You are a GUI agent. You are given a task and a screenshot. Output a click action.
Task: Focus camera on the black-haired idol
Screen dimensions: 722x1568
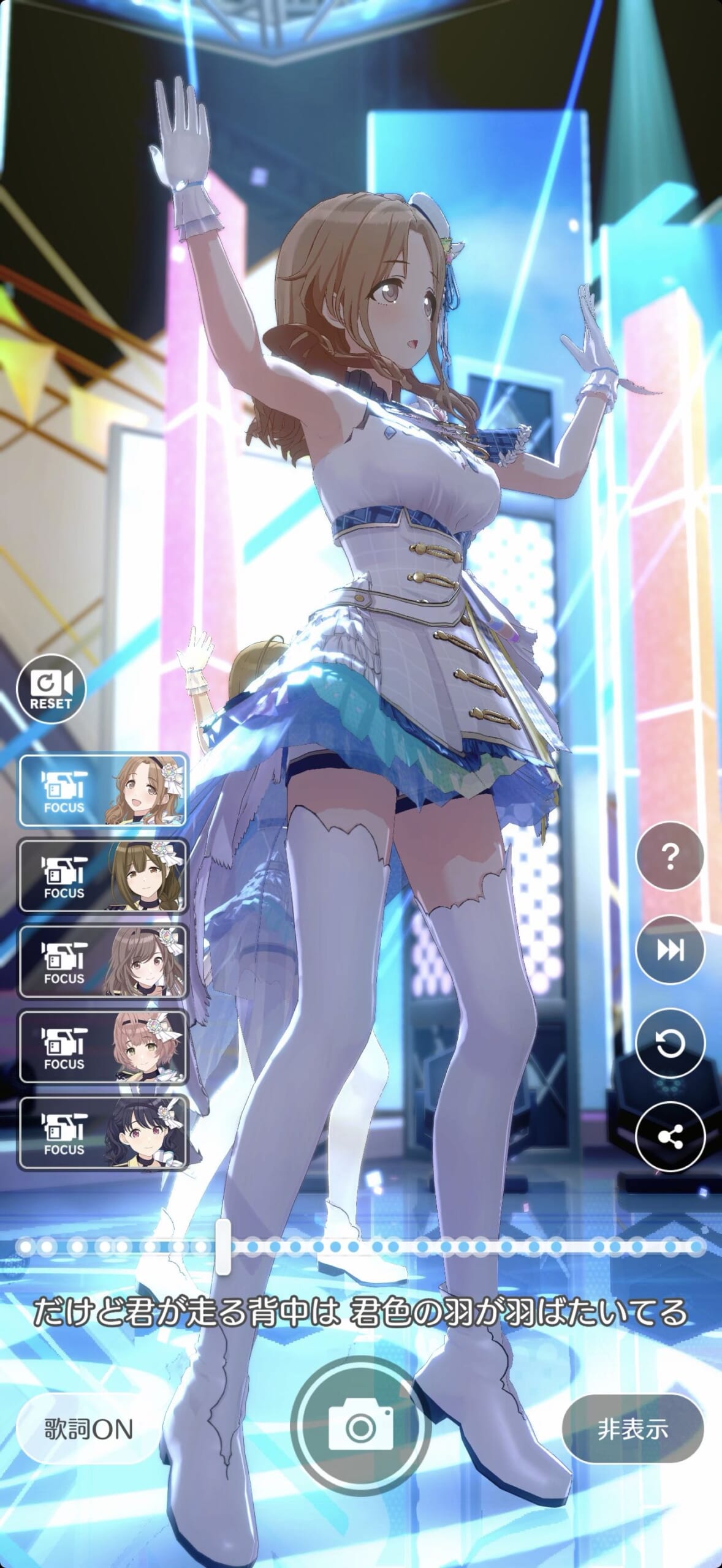[103, 1133]
